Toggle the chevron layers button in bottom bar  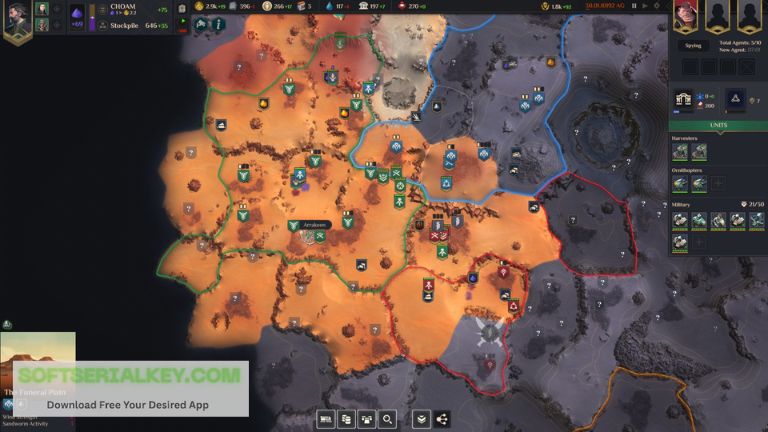tap(421, 419)
